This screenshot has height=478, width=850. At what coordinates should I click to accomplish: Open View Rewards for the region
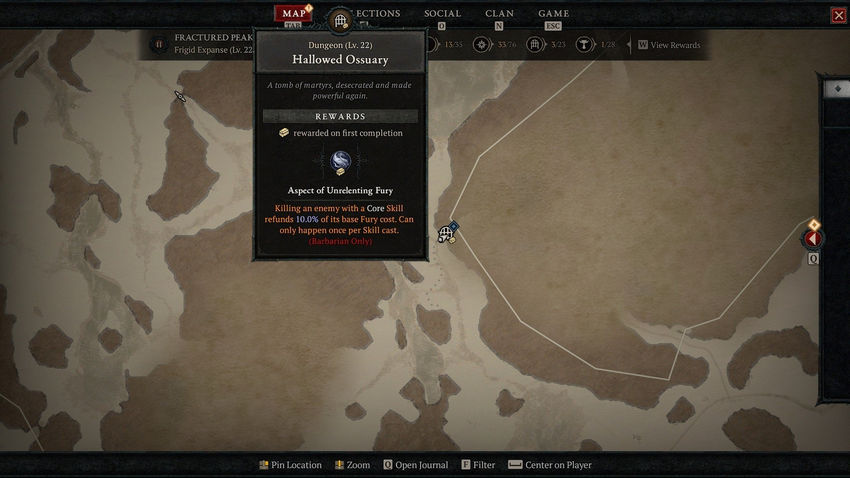coord(674,45)
